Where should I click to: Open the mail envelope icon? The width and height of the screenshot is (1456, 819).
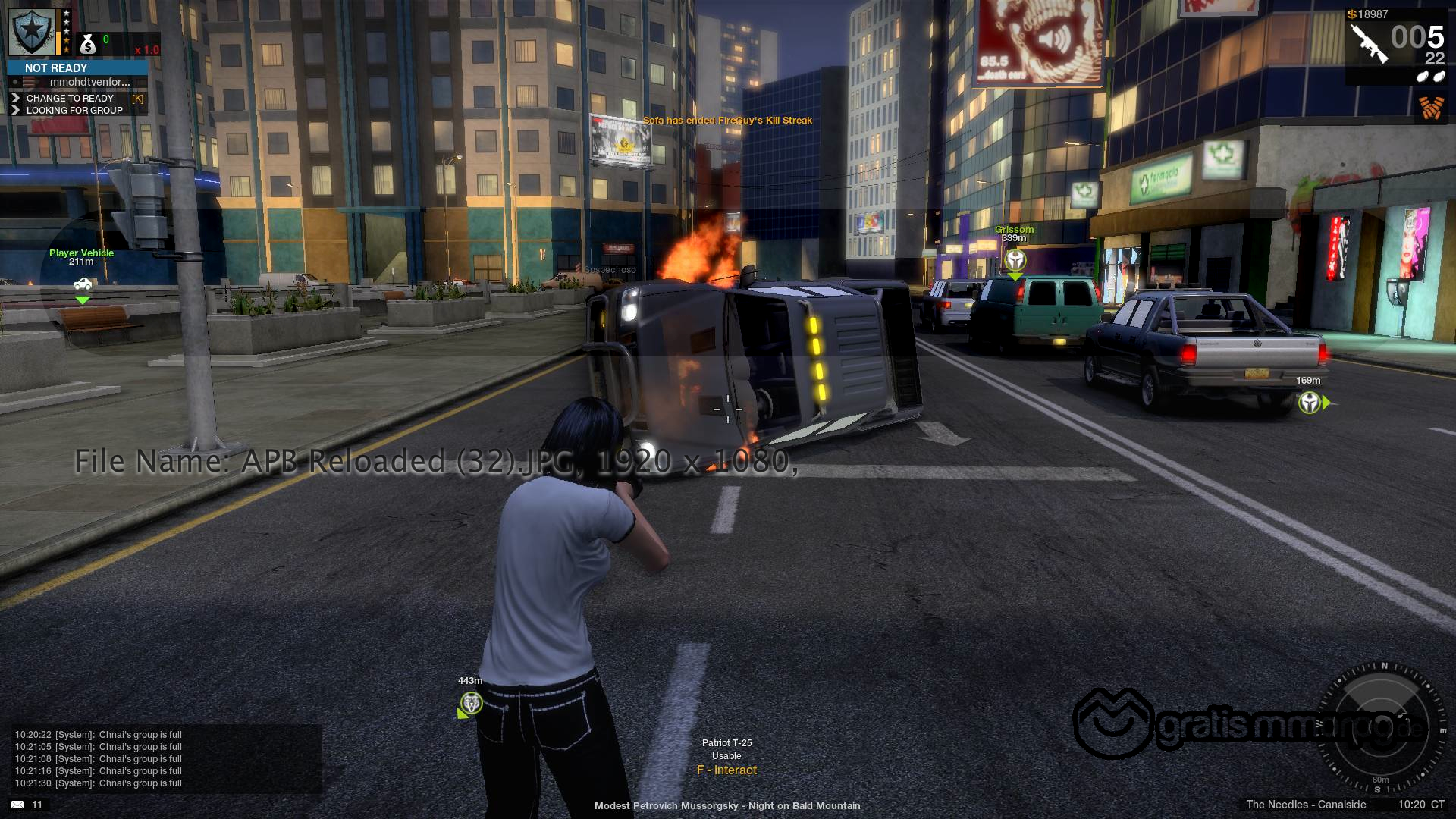(17, 805)
